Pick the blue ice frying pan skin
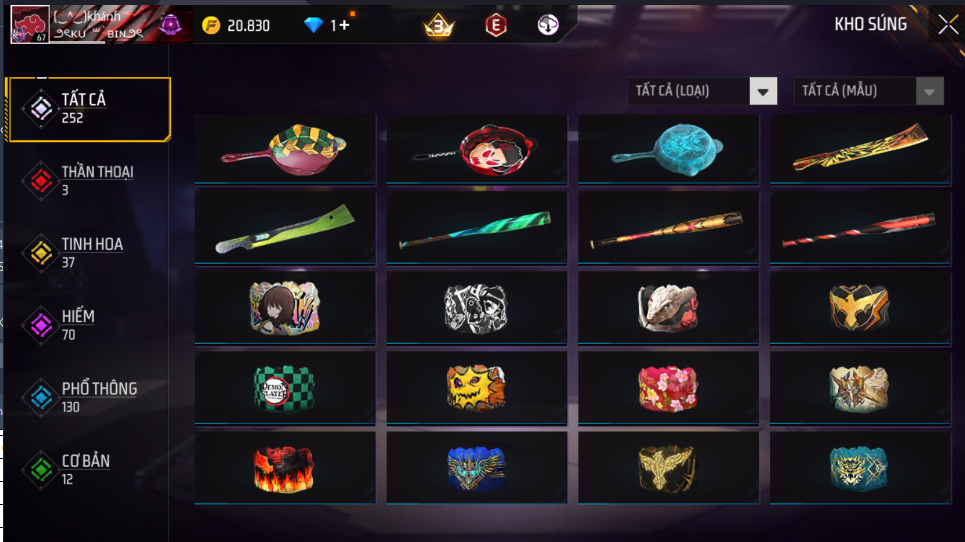Viewport: 965px width, 542px height. pyautogui.click(x=669, y=148)
